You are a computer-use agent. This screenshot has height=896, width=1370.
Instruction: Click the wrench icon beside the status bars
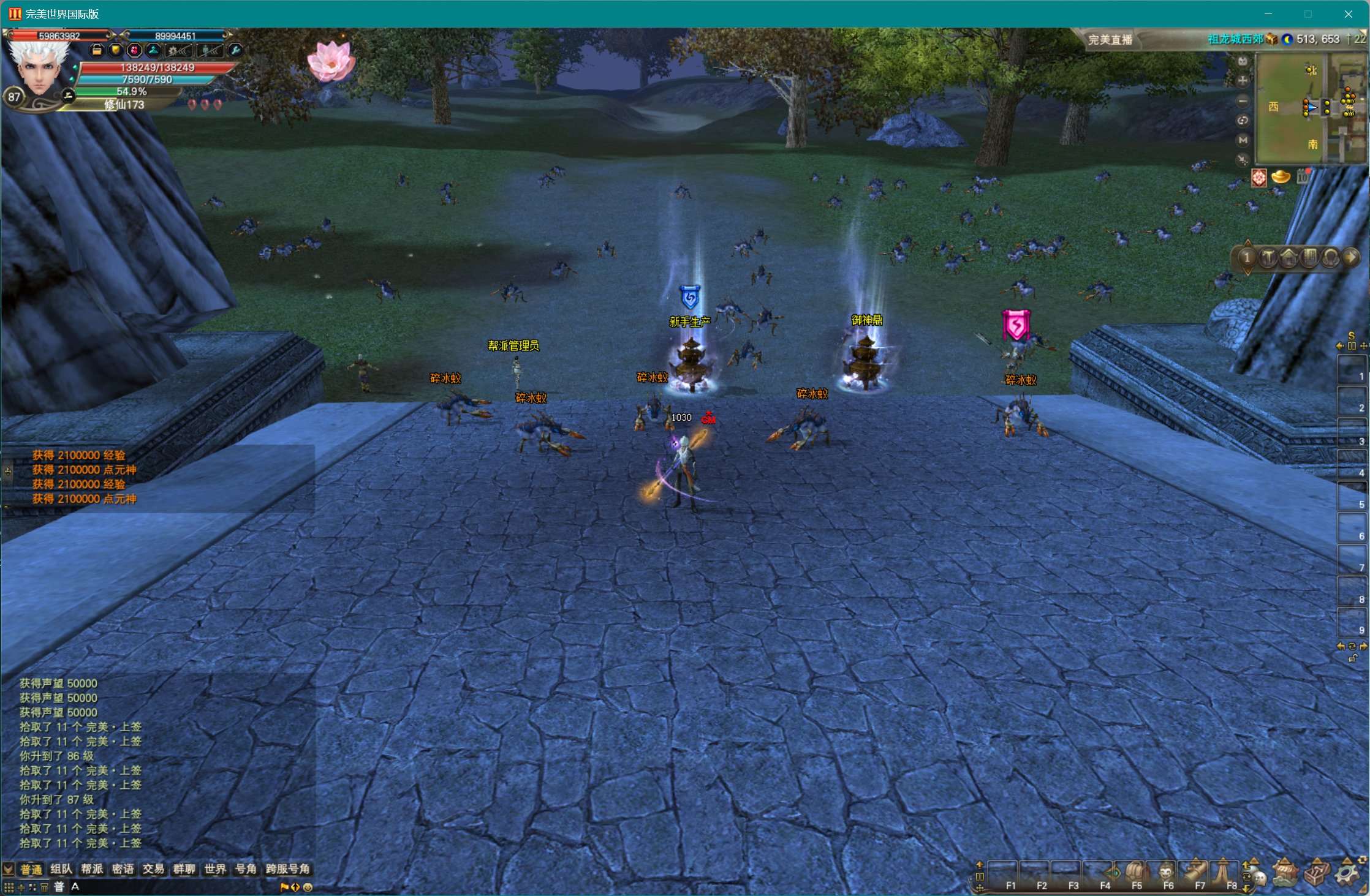pos(235,51)
